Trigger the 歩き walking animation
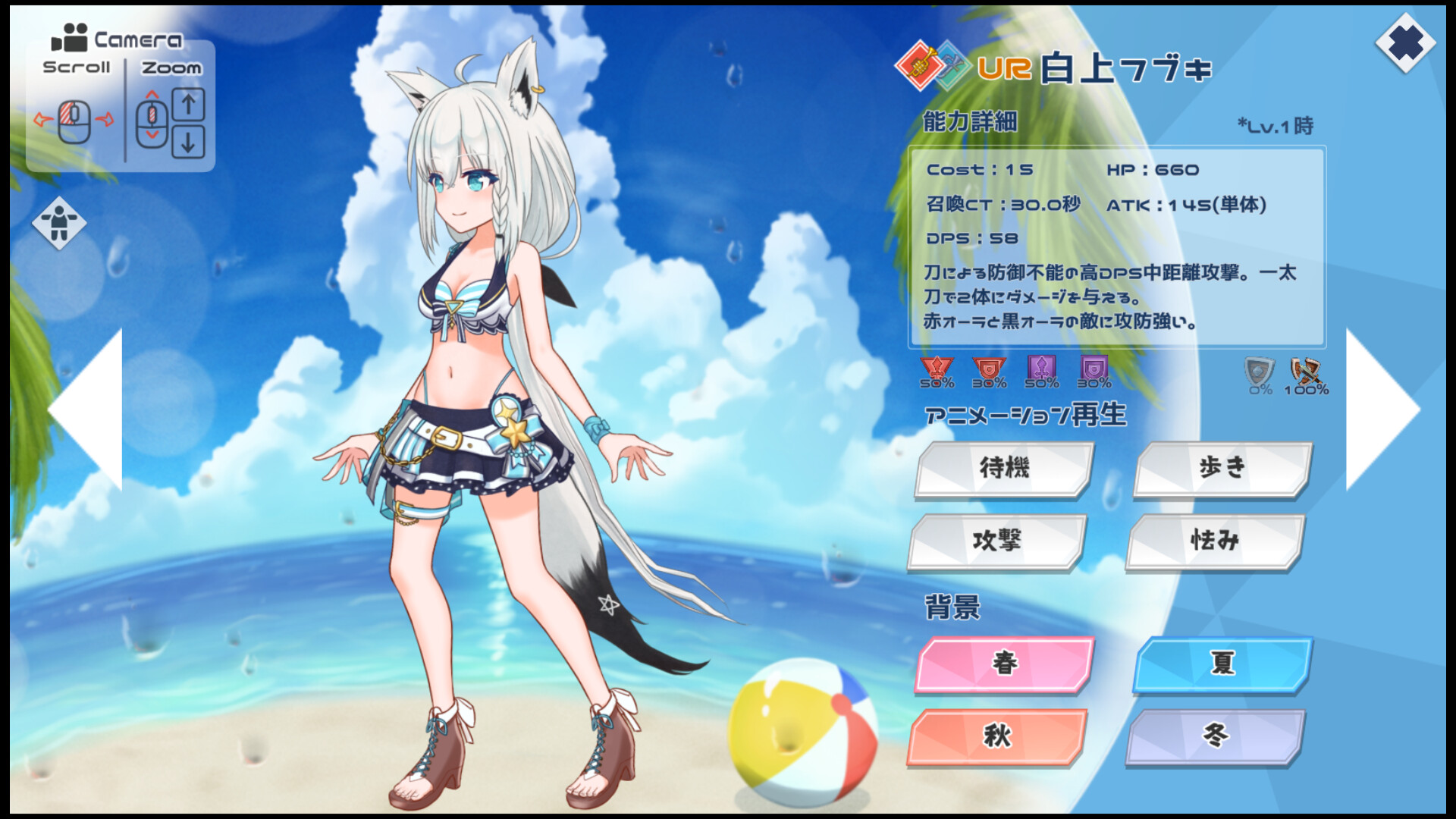This screenshot has width=1456, height=819. 1221,469
